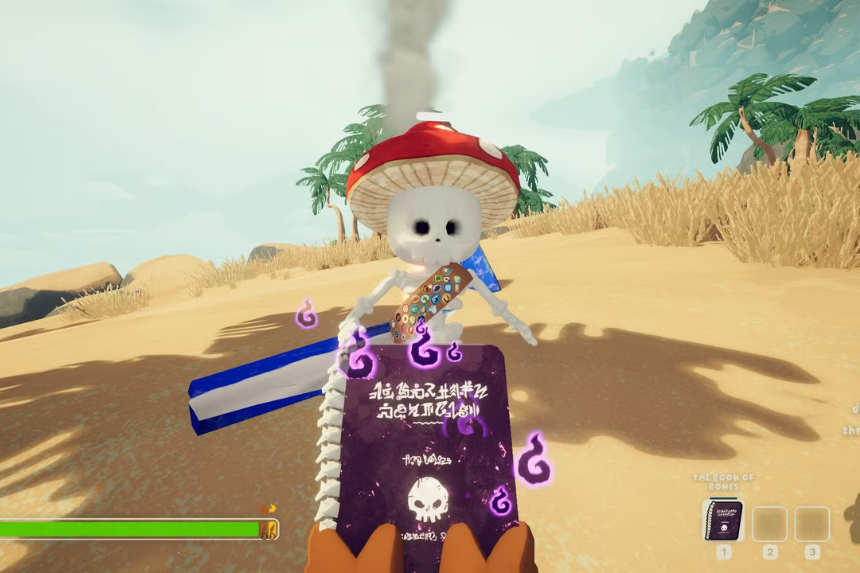Select the Book of Bones hotbar slot

722,521
